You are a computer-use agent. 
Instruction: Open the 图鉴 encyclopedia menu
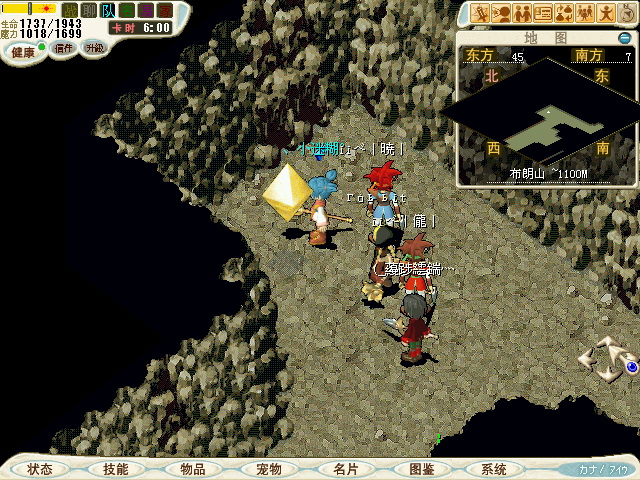point(421,469)
